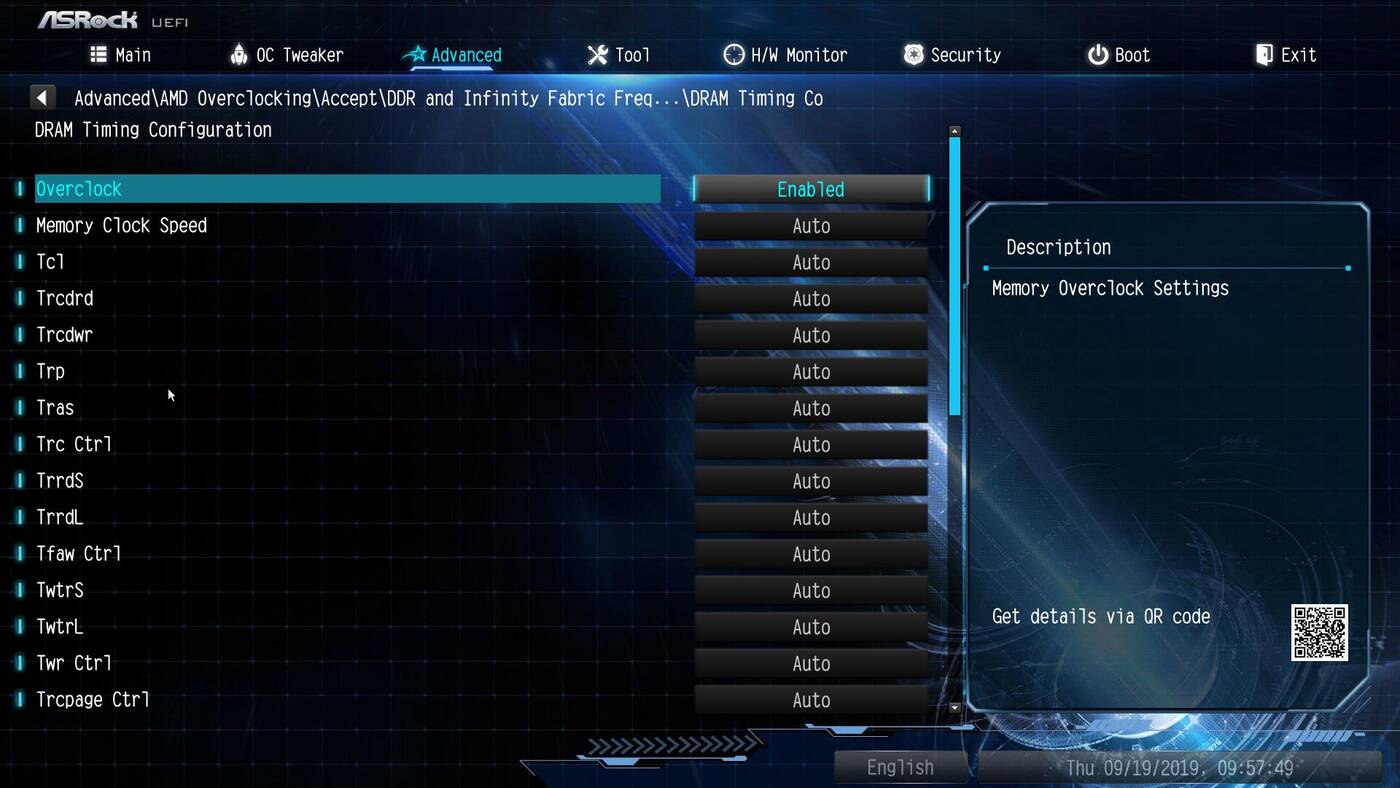This screenshot has height=788, width=1400.
Task: Set the Trcdrd value field
Action: coord(811,299)
